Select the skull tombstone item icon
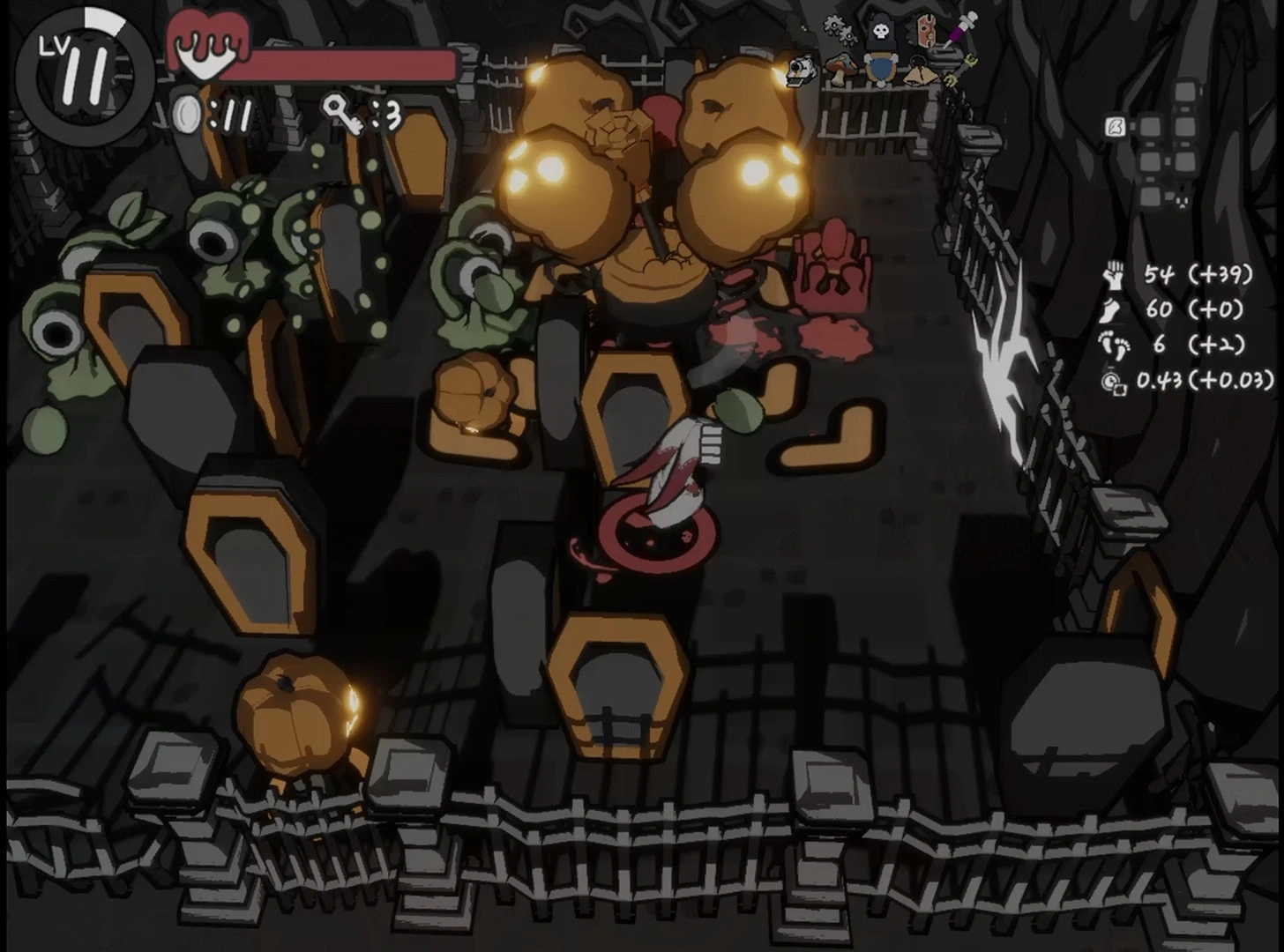Image resolution: width=1284 pixels, height=952 pixels. (879, 32)
